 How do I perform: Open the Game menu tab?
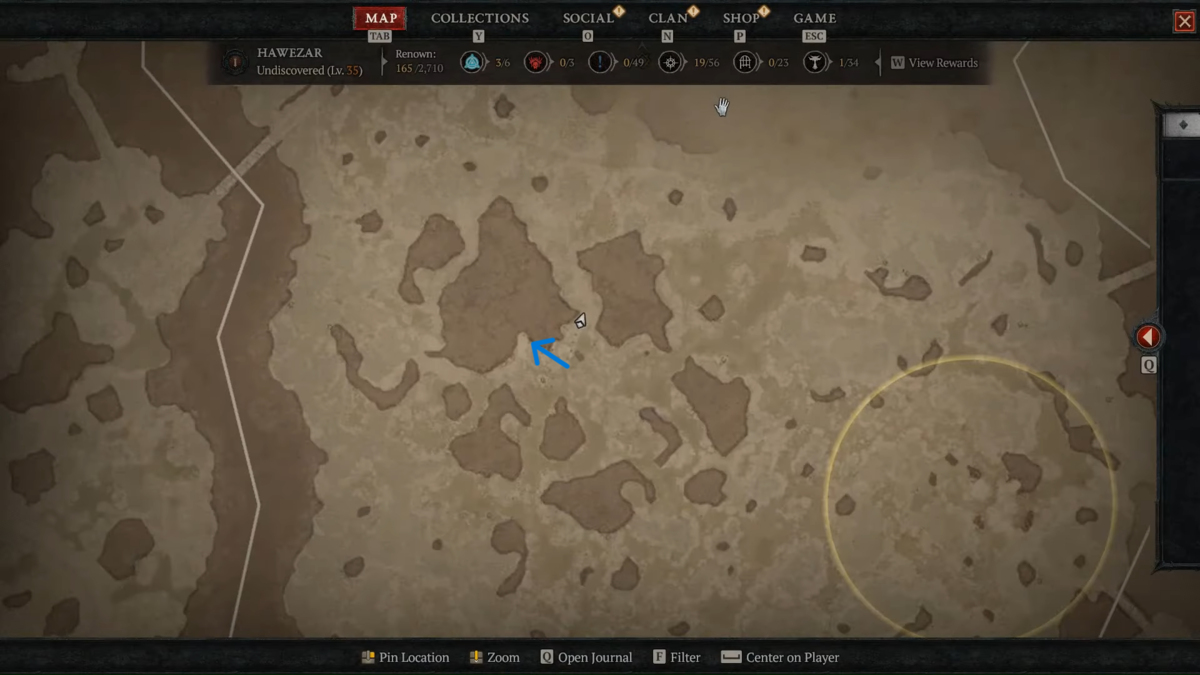814,19
